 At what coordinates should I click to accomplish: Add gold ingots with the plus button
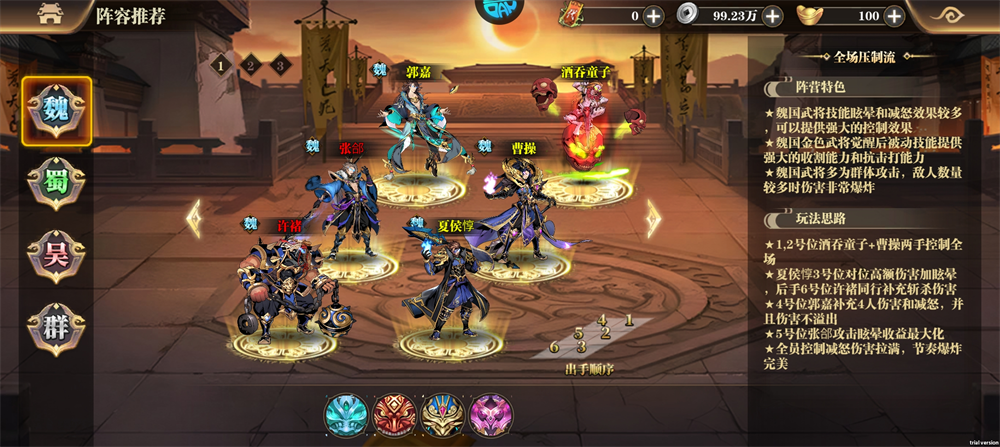pos(893,16)
